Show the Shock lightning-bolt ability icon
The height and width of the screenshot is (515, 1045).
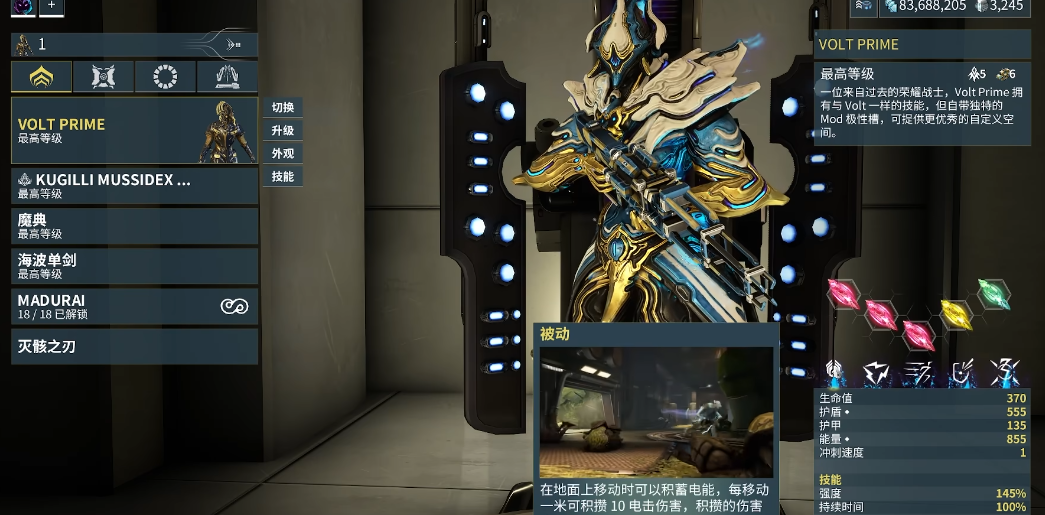878,373
